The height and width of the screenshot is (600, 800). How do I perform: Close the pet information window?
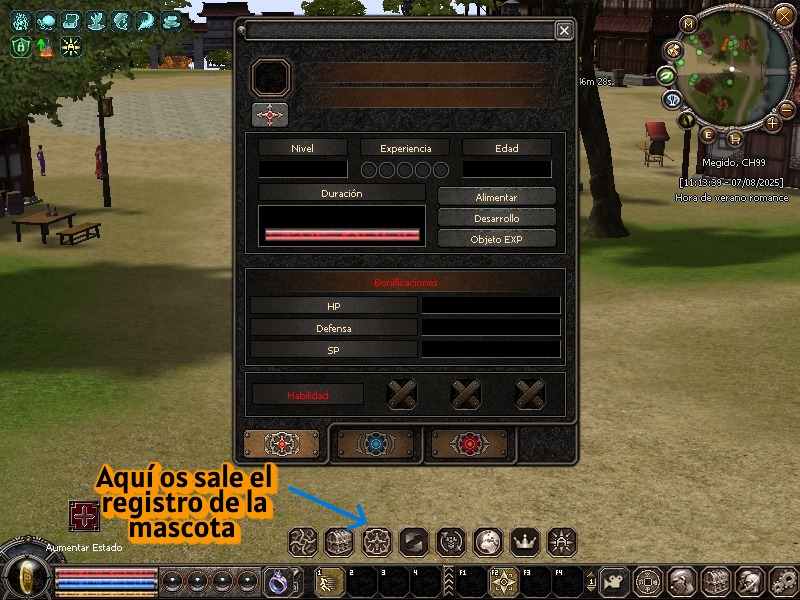564,31
